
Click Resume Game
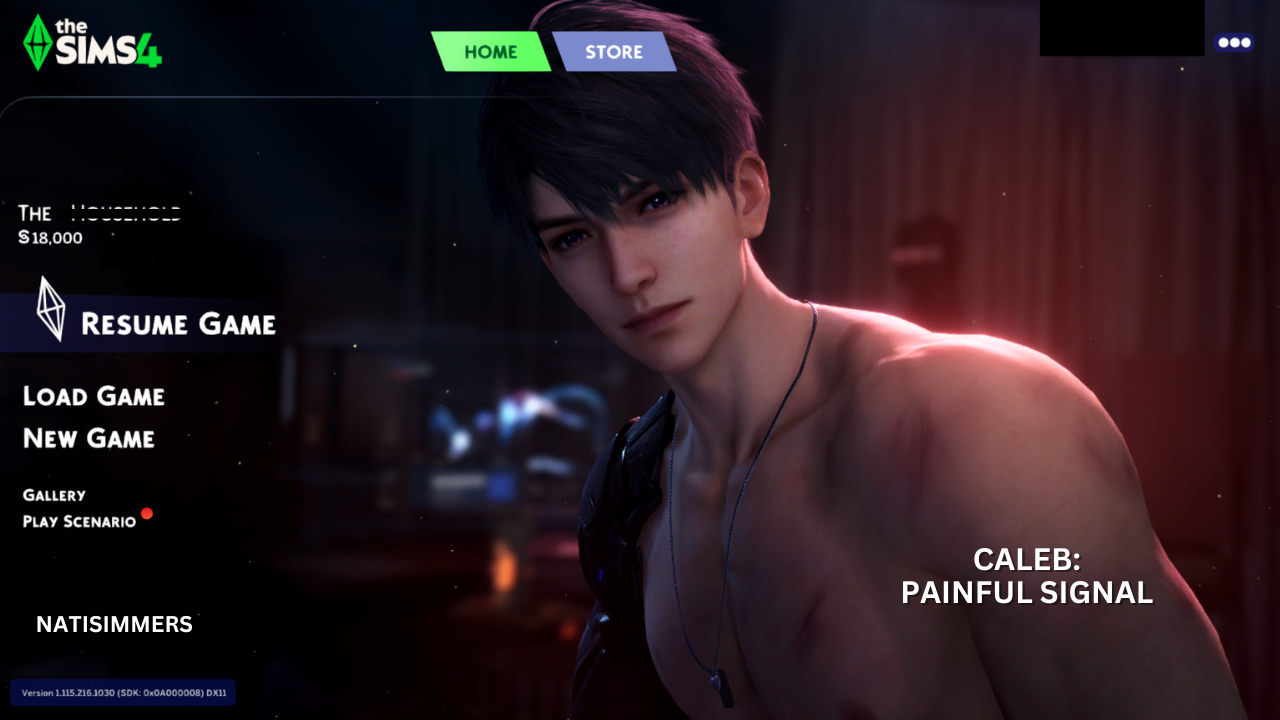coord(180,323)
